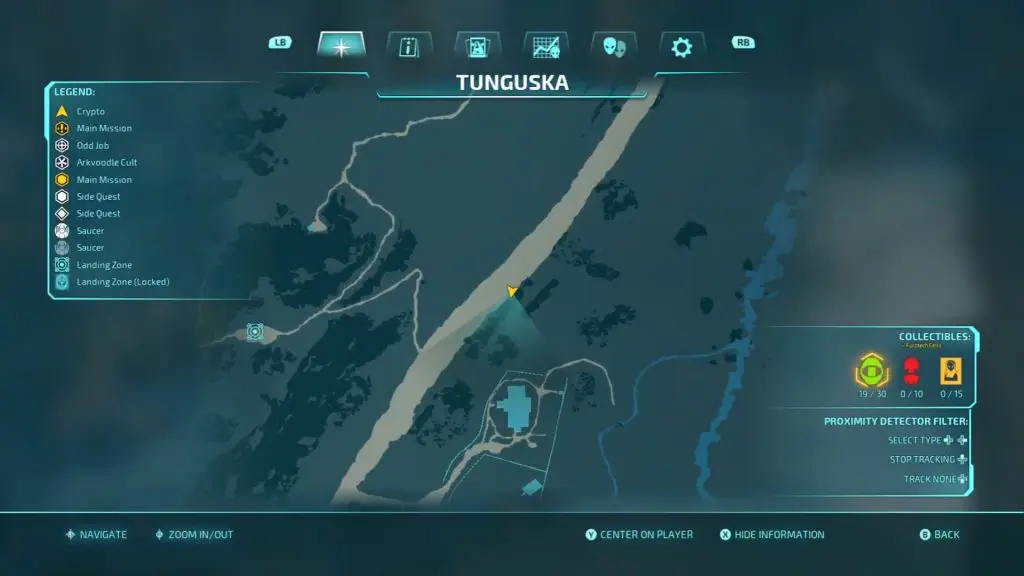Select the Landing Zone (Locked) legend entry
This screenshot has width=1024, height=576.
tap(122, 281)
